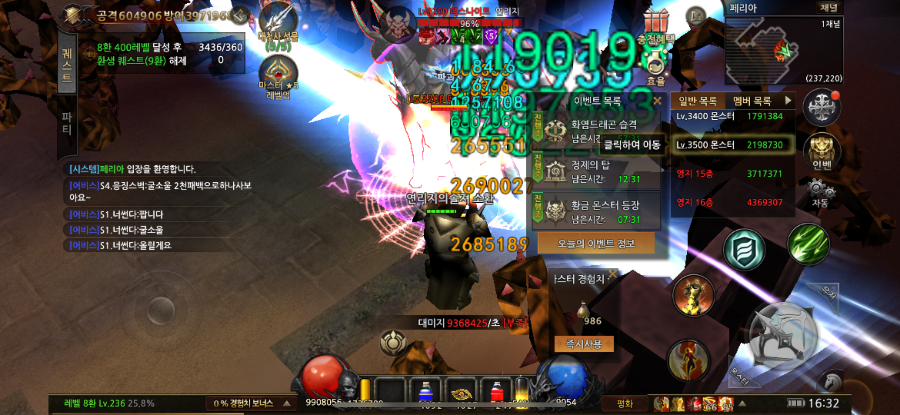This screenshot has height=415, width=900.
Task: Close the 이벤트 목록 event list panel
Action: (656, 101)
